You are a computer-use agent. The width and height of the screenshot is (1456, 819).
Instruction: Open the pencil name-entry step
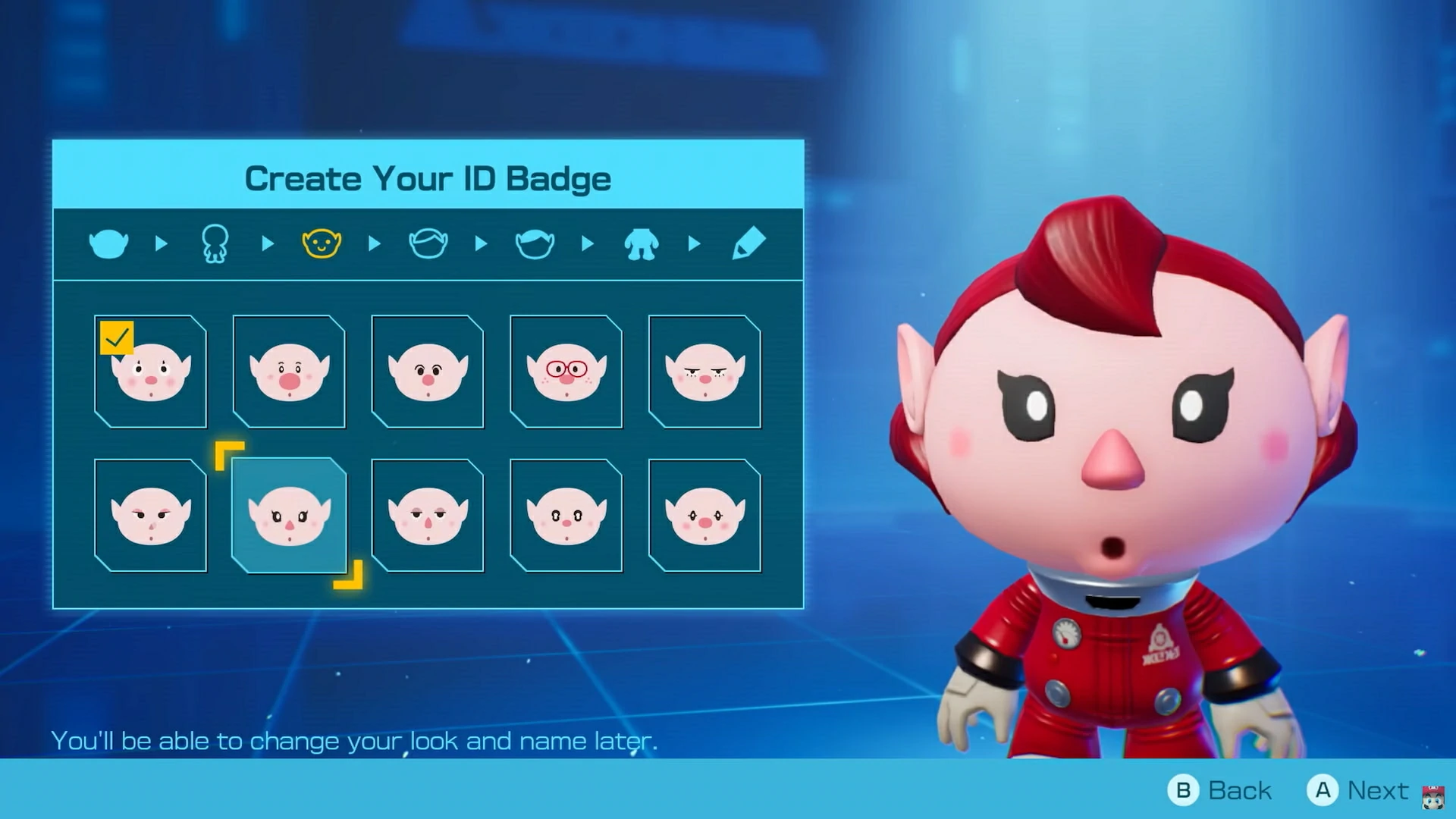pos(748,244)
